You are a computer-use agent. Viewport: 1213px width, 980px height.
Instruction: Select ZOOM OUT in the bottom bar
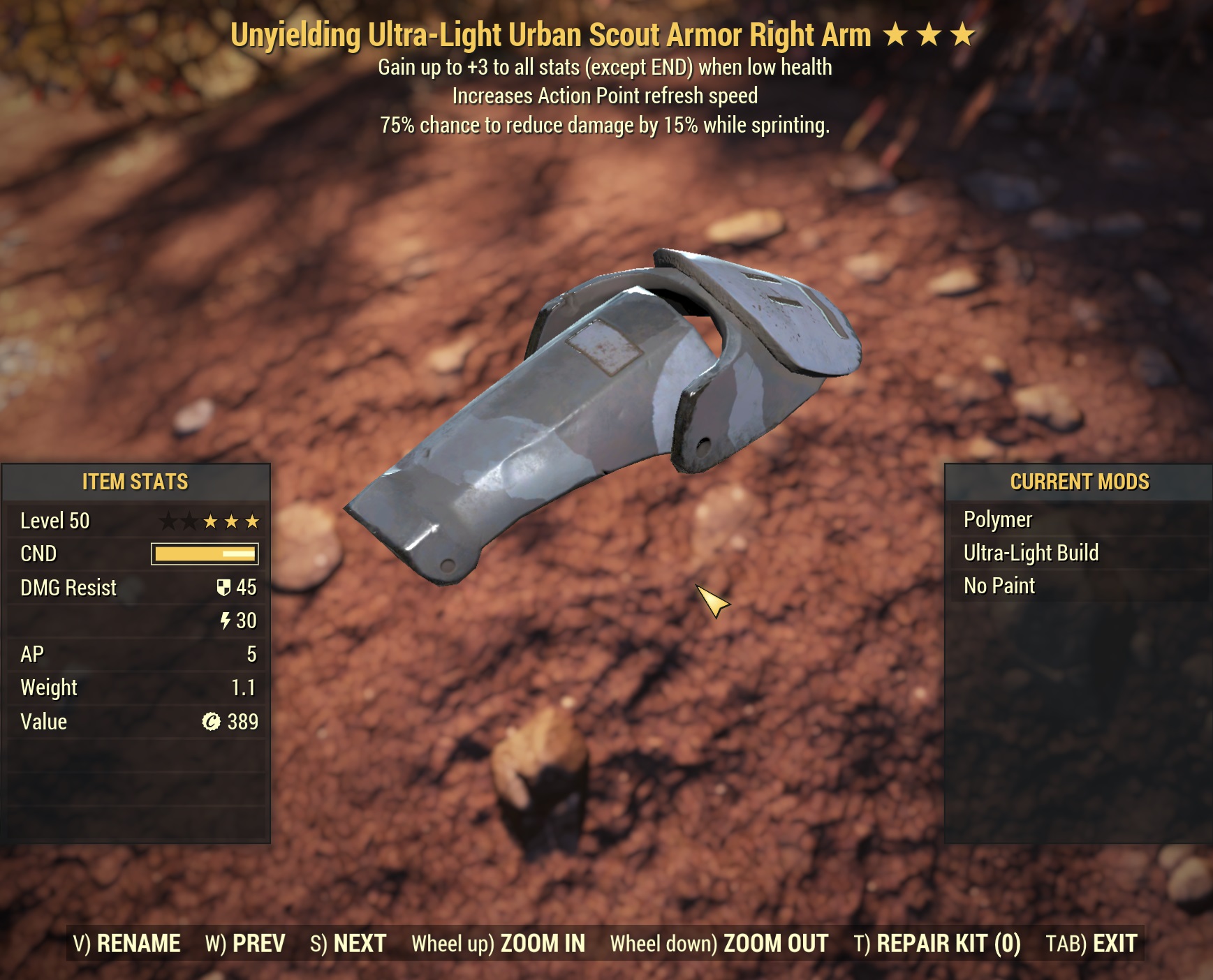719,944
